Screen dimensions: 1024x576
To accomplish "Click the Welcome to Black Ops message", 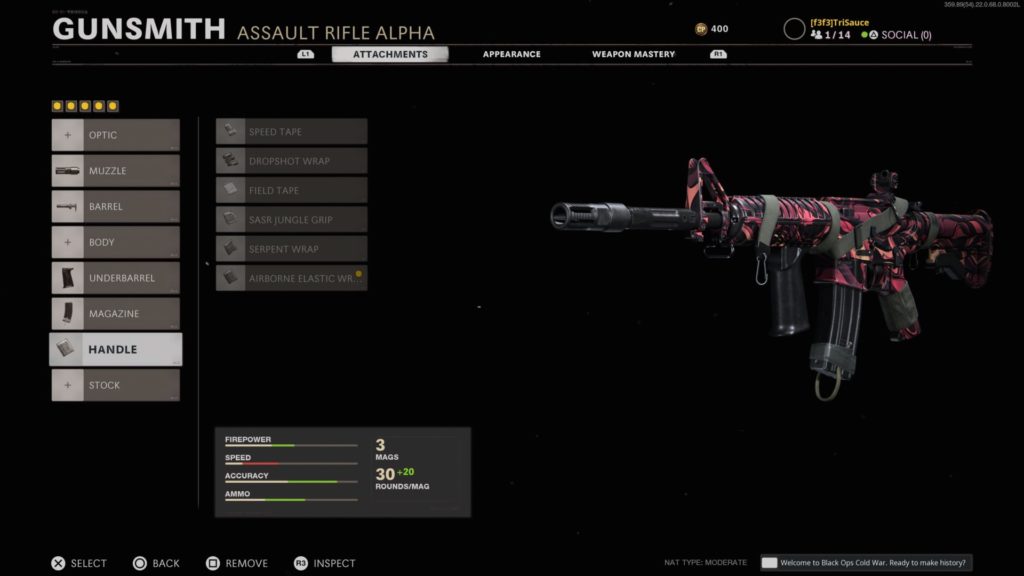I will (866, 563).
